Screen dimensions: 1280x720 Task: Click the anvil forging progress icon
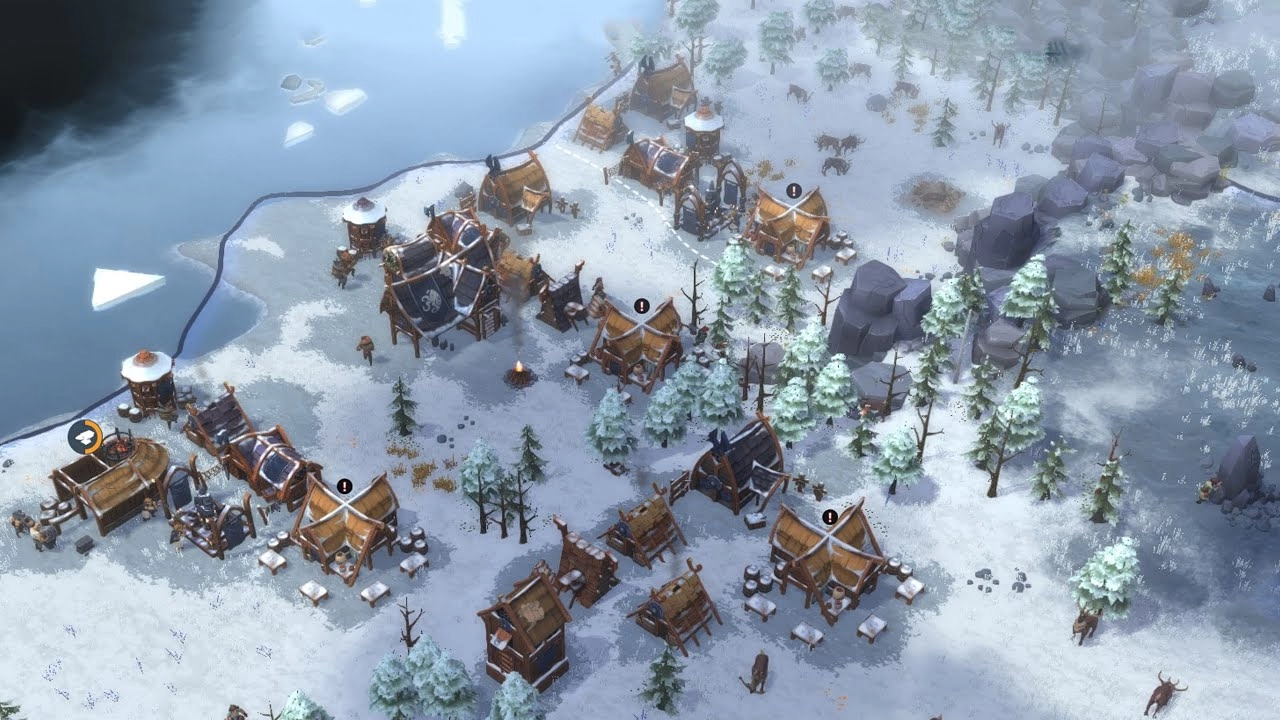coord(83,436)
